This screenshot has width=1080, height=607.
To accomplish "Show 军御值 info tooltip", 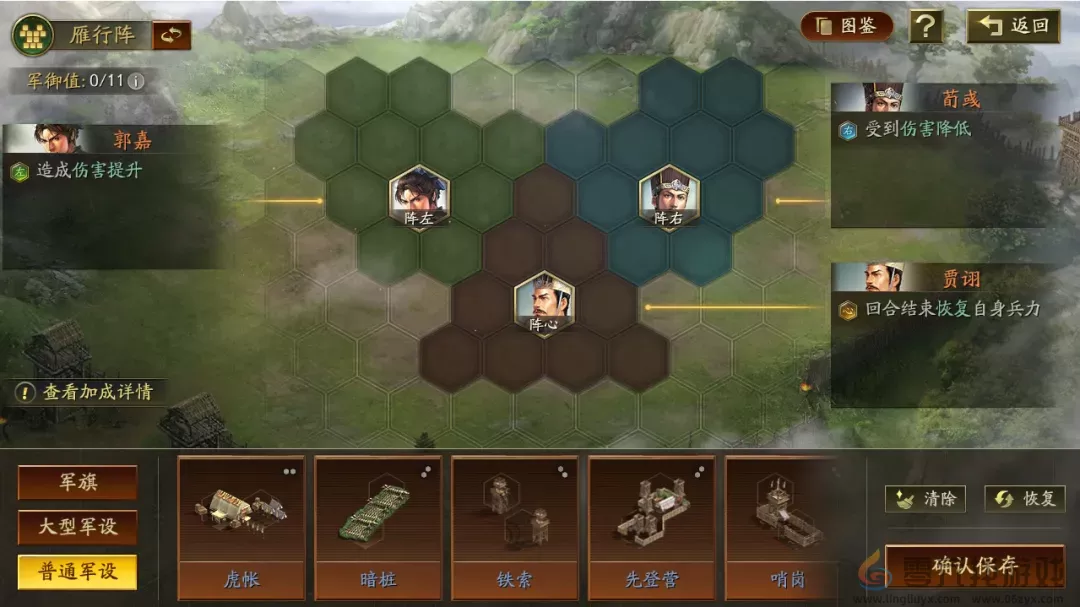I will point(136,81).
